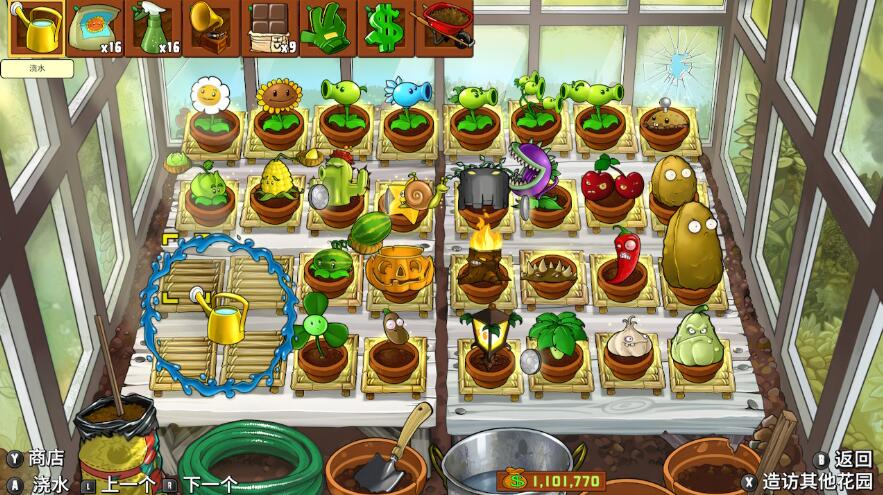883x495 pixels.
Task: Select the watering can tool
Action: 34,29
